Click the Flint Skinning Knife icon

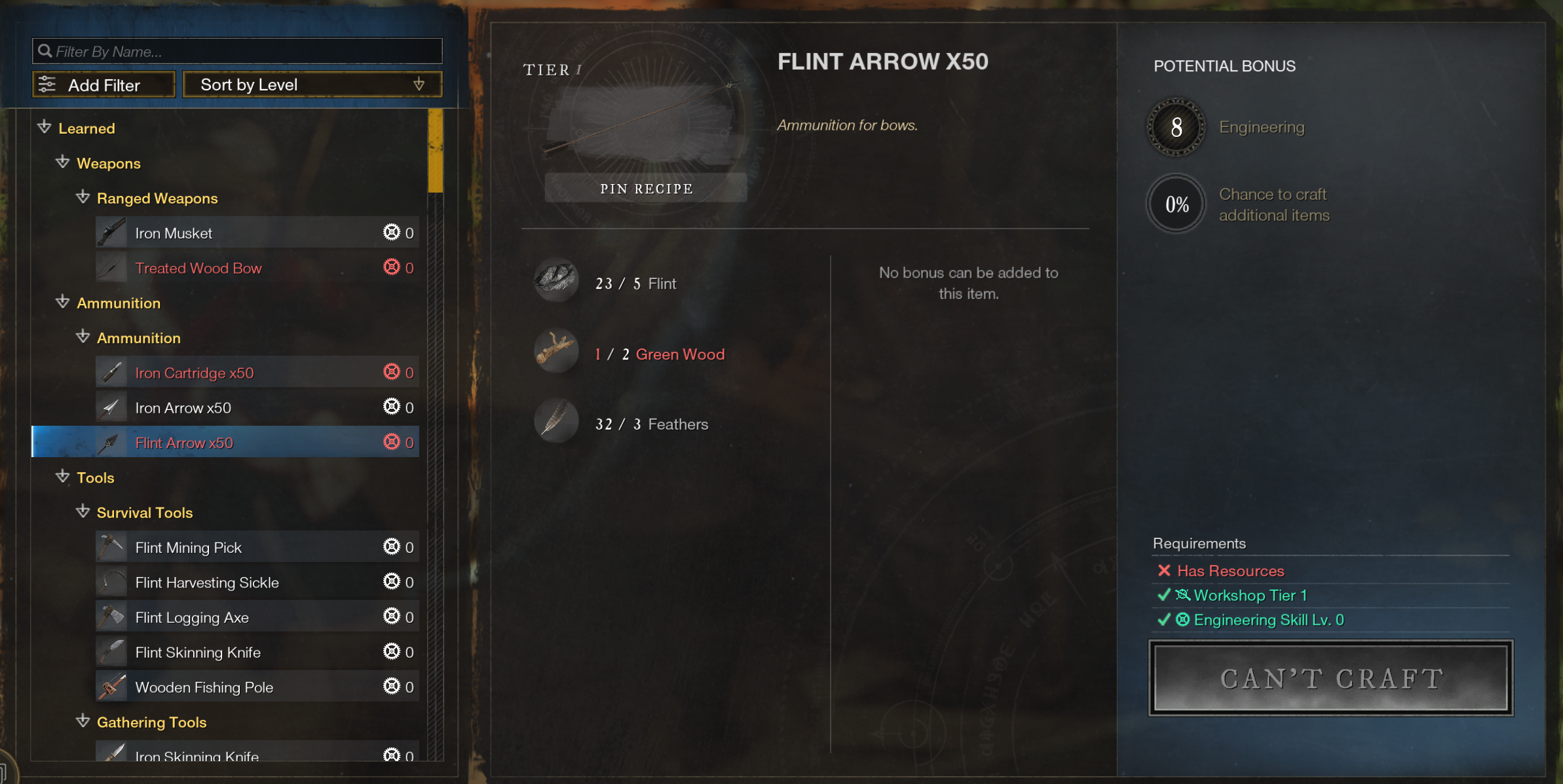[x=111, y=652]
